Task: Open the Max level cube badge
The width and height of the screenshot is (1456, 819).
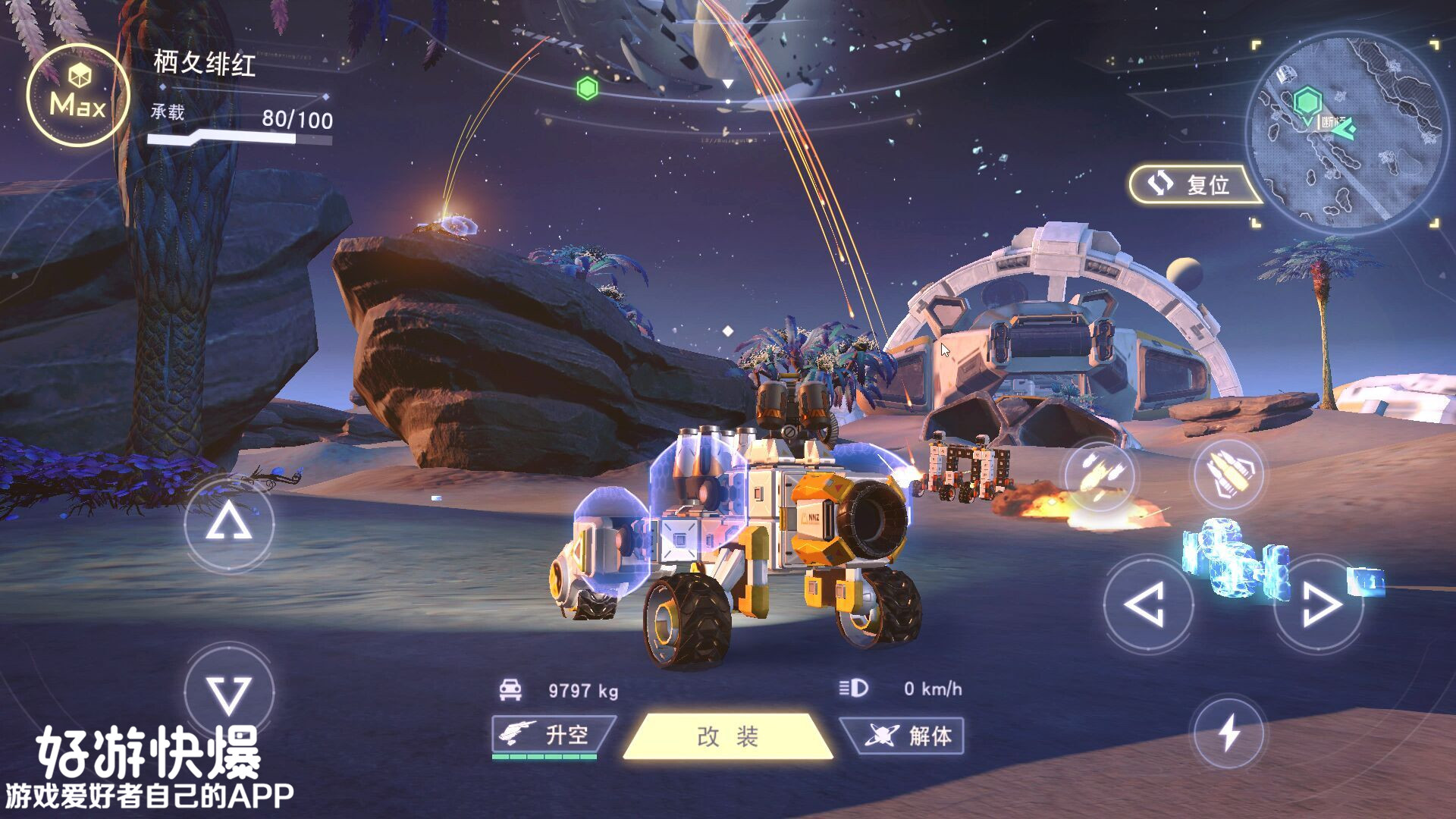Action: coord(78,96)
